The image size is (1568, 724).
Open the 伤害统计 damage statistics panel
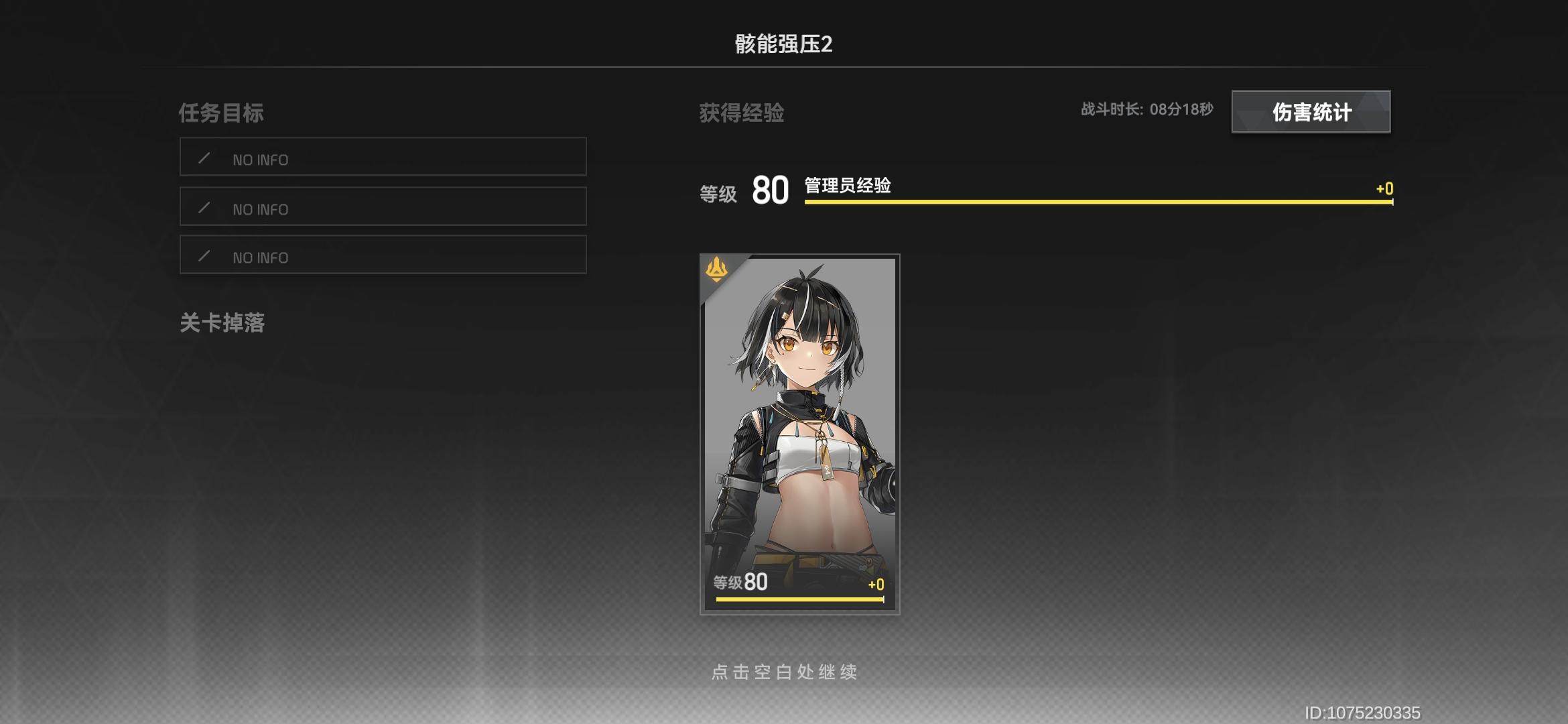click(1311, 113)
